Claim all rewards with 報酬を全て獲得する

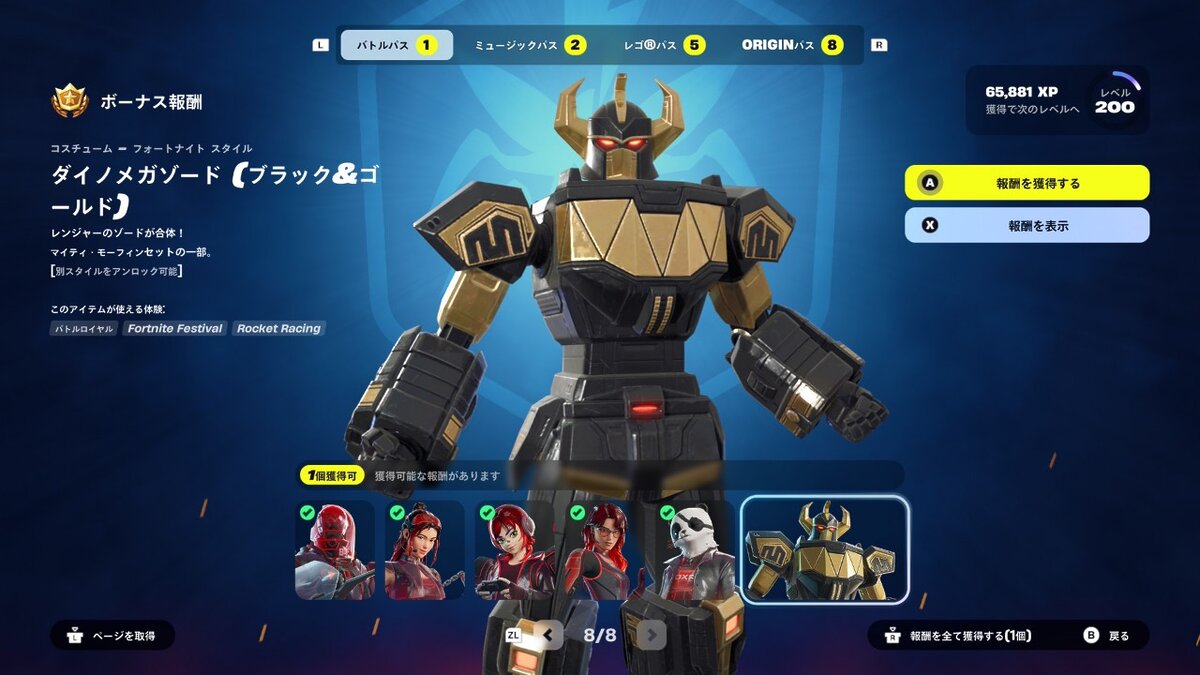pyautogui.click(x=959, y=635)
